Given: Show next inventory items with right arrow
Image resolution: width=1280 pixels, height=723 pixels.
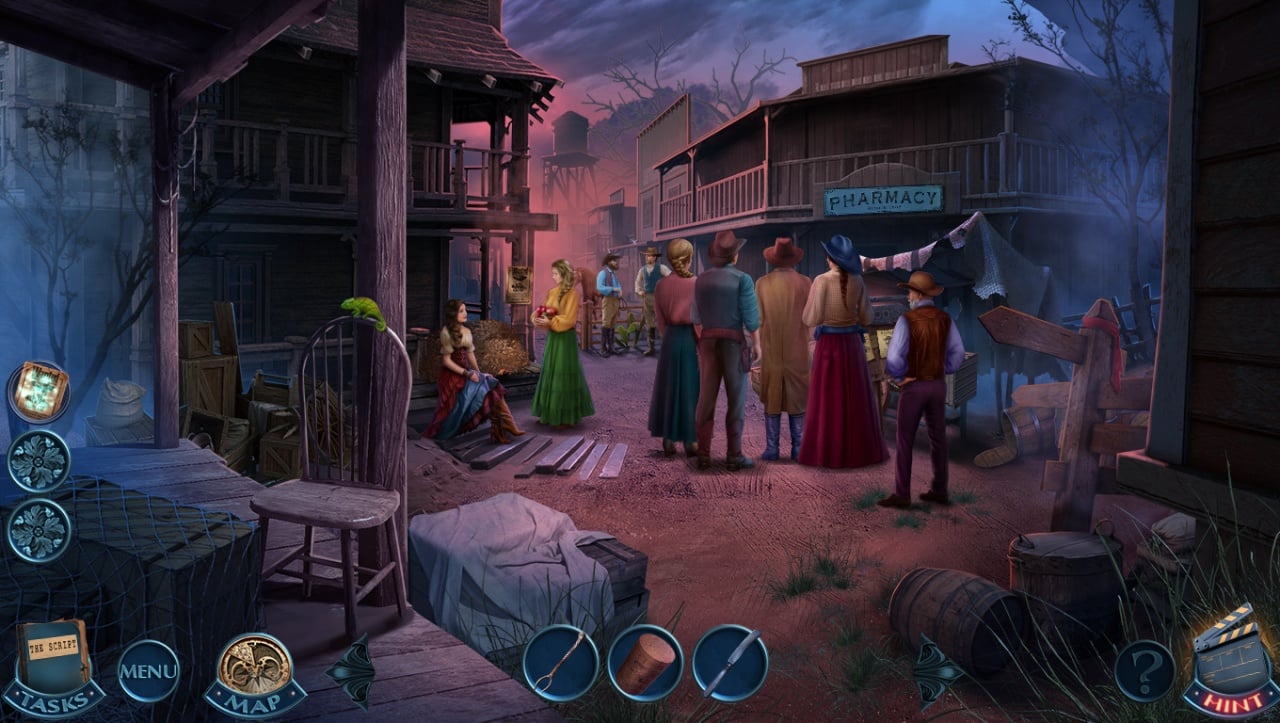Looking at the screenshot, I should (936, 670).
